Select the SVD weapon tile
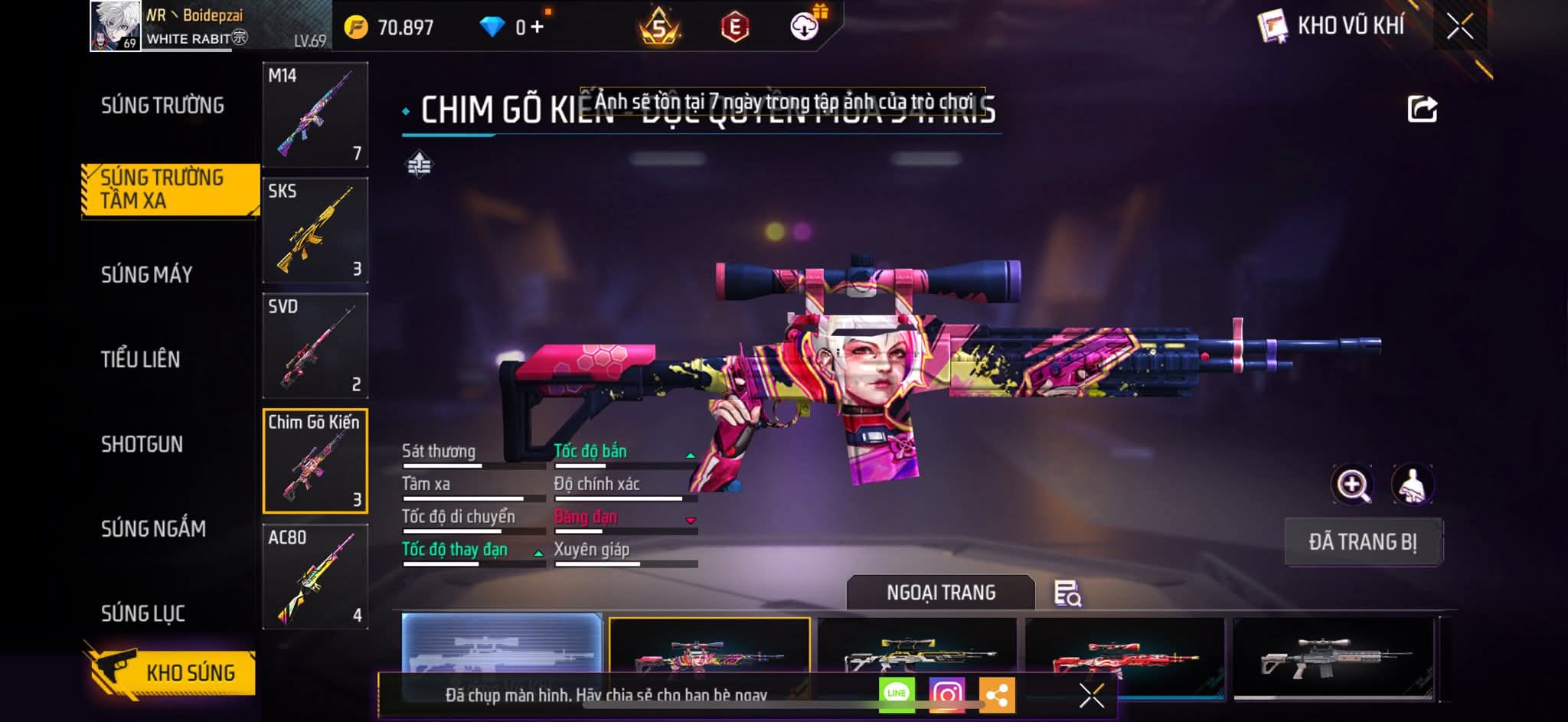The height and width of the screenshot is (722, 1568). [315, 346]
